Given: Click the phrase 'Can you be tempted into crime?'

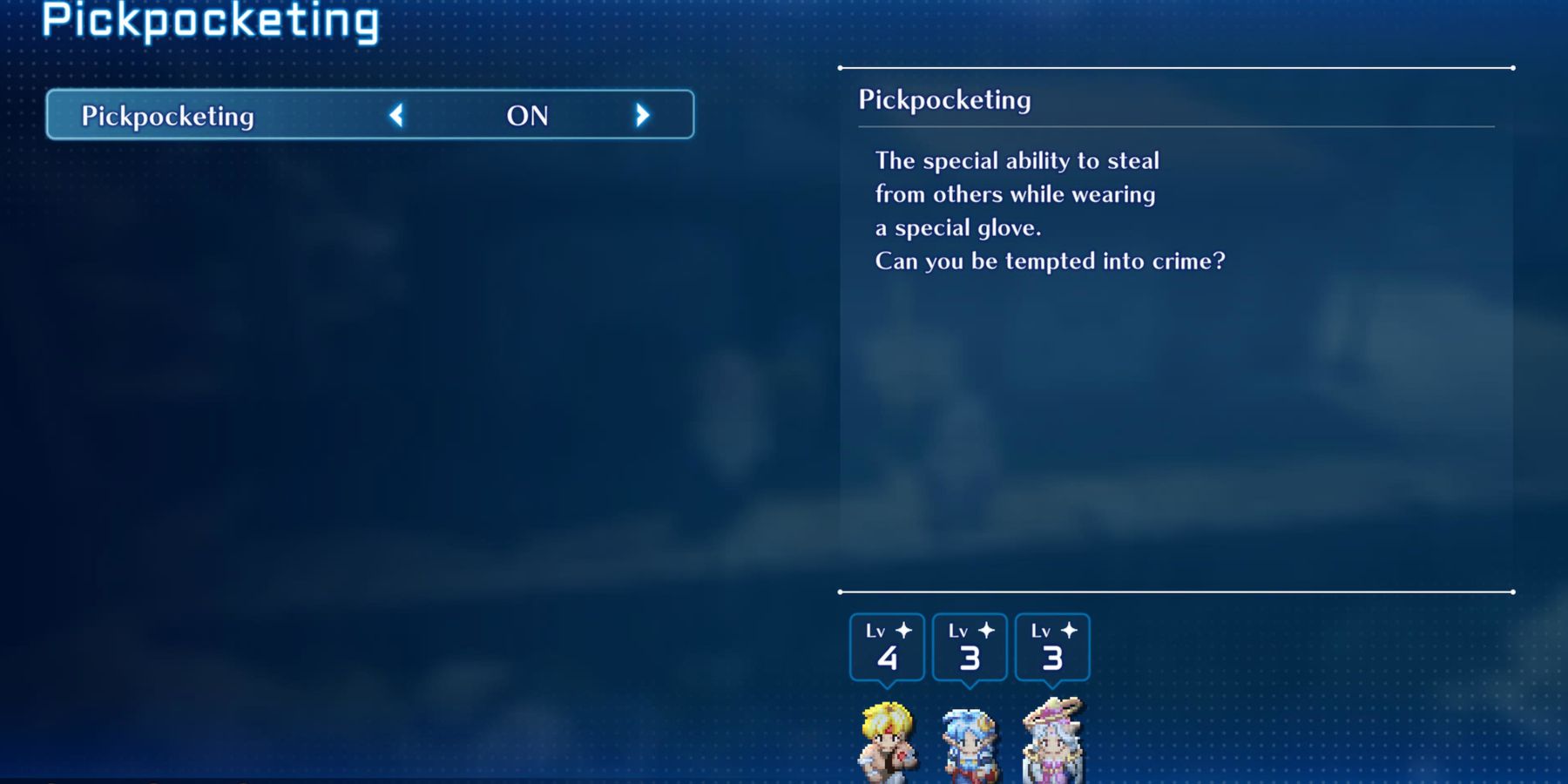Looking at the screenshot, I should (1049, 260).
